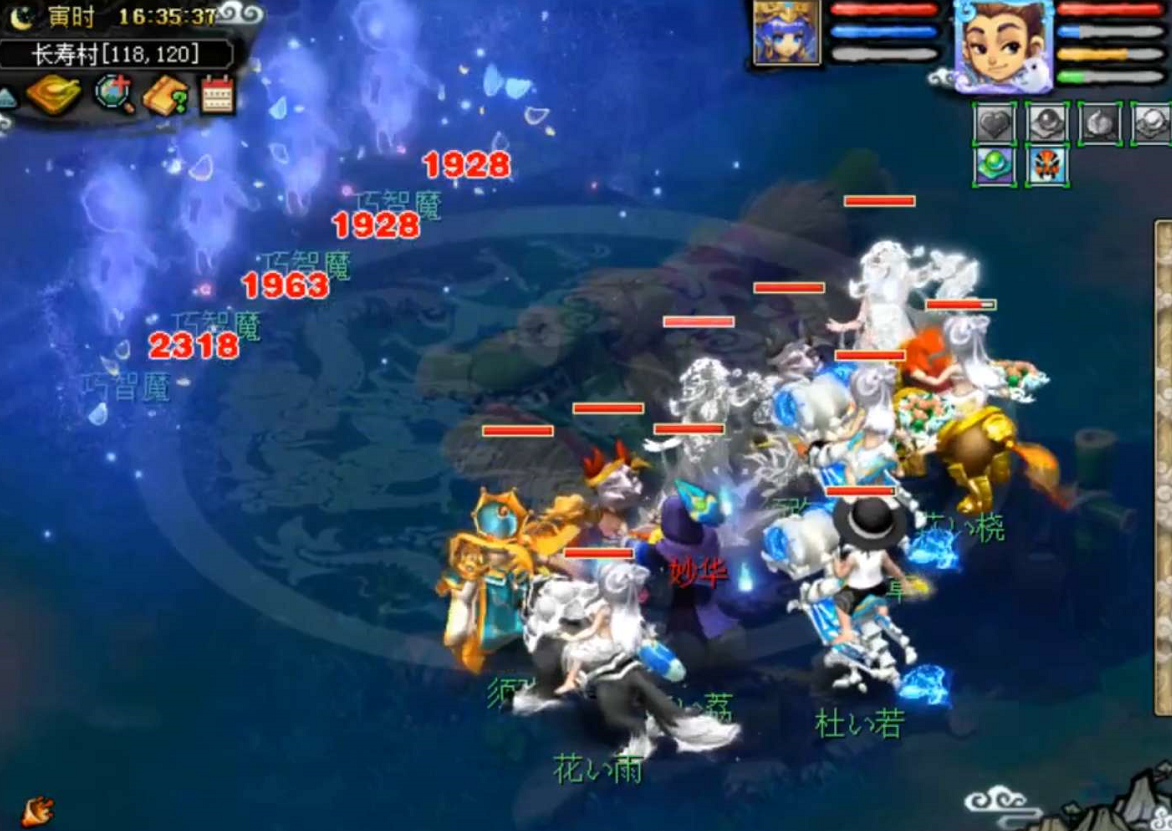1172x831 pixels.
Task: Click the grey heart buff icon
Action: pos(995,123)
